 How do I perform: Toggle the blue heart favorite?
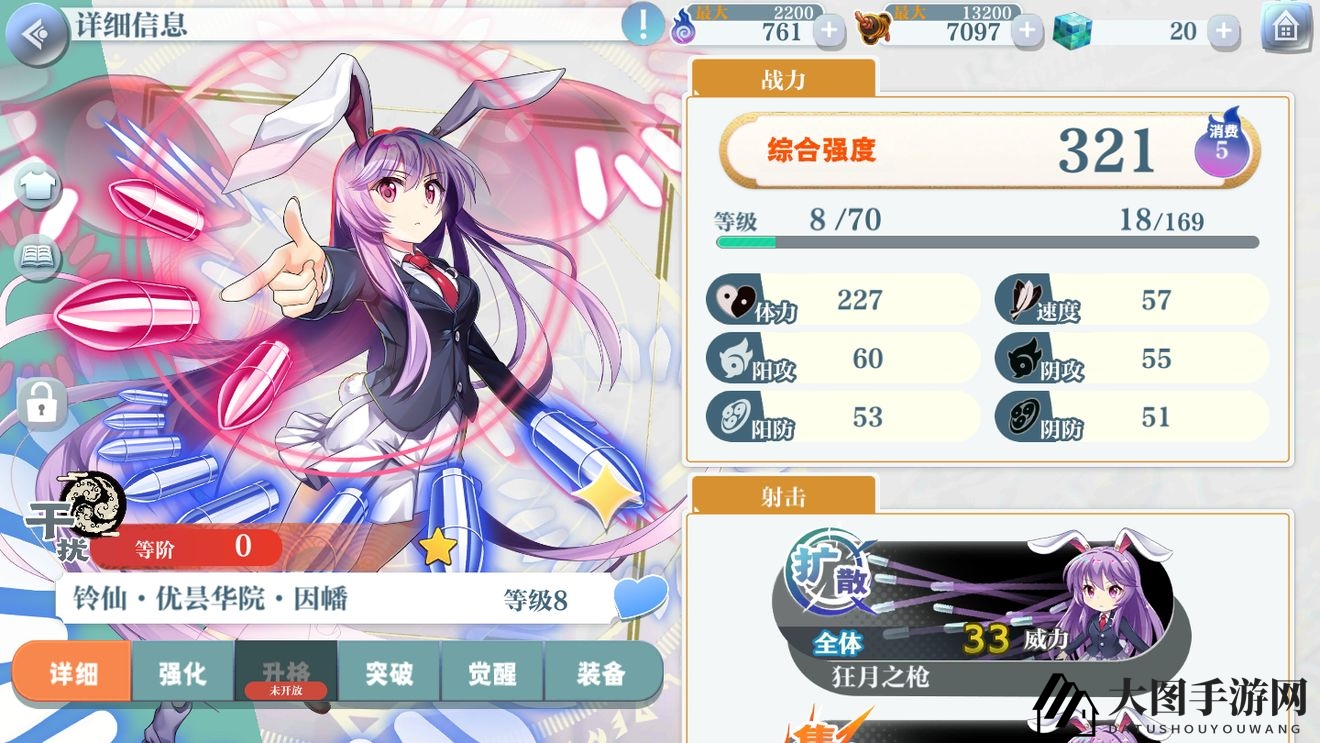640,598
